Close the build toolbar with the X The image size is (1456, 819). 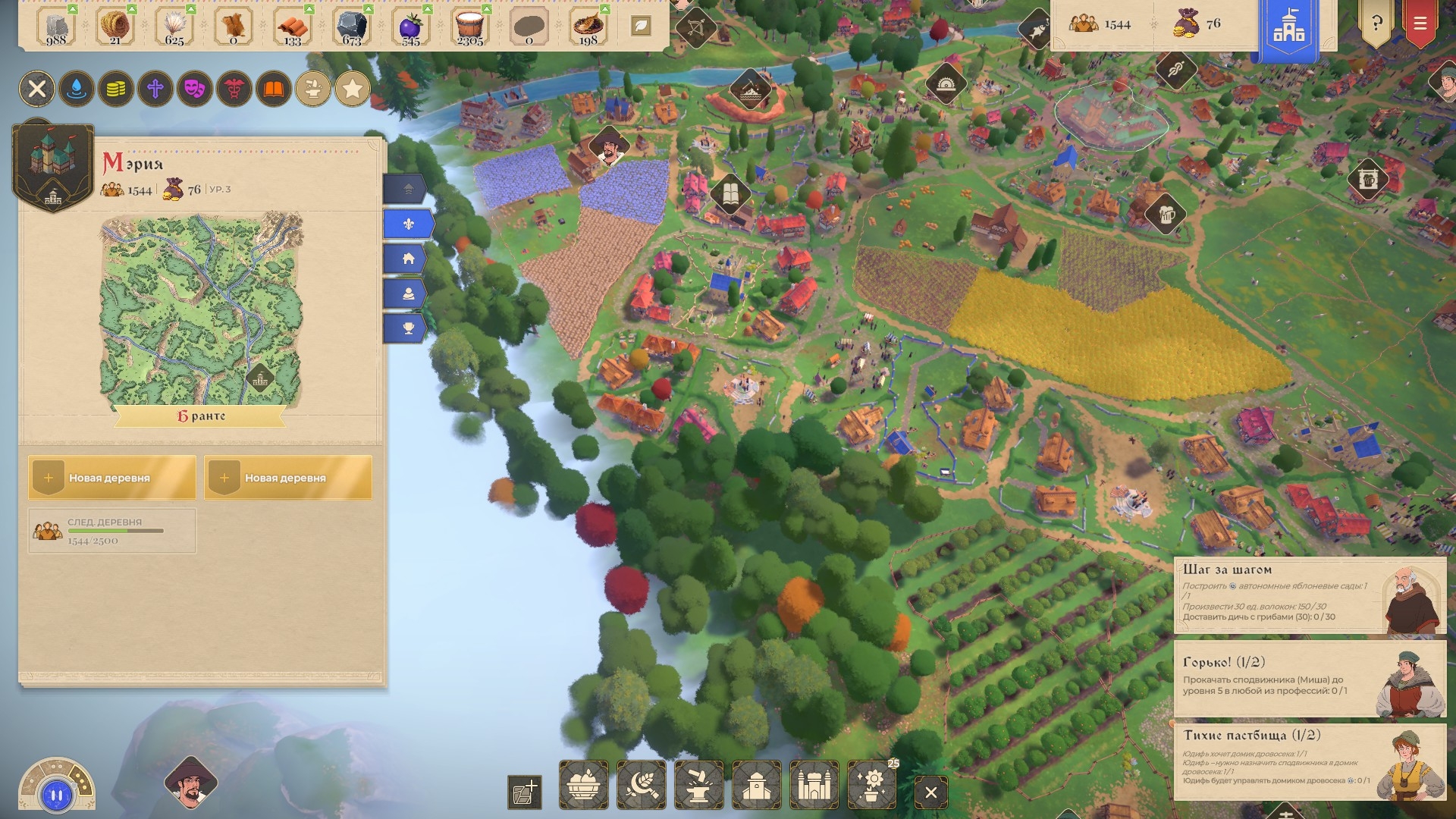(x=931, y=793)
